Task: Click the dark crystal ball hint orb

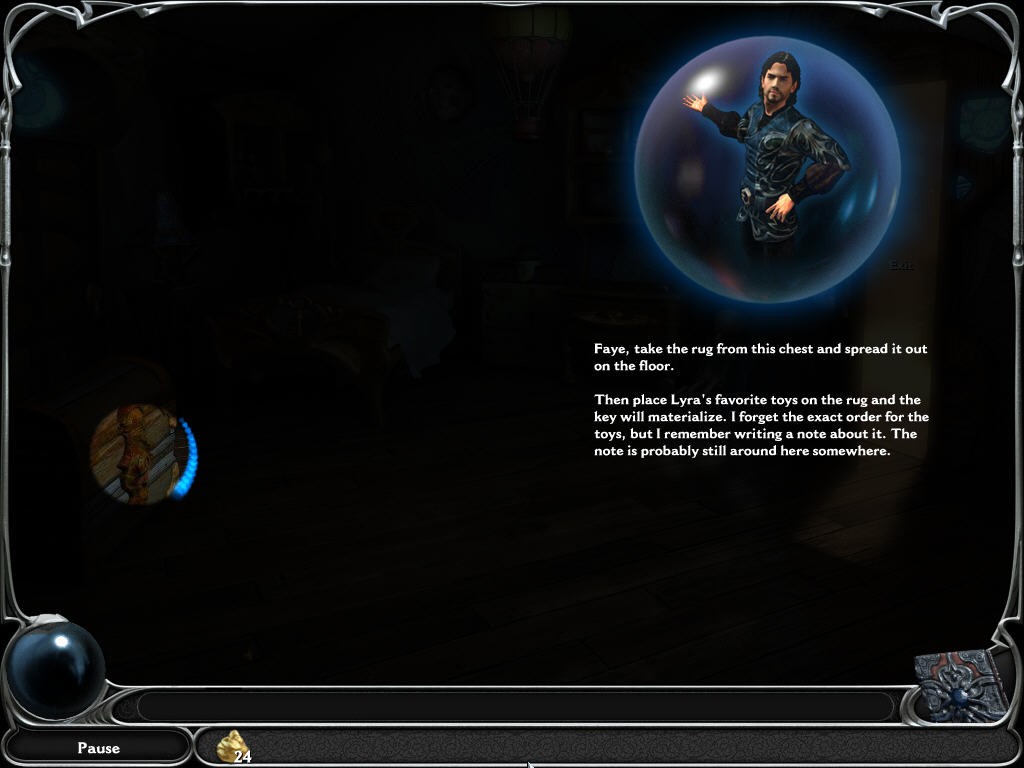Action: tap(56, 668)
